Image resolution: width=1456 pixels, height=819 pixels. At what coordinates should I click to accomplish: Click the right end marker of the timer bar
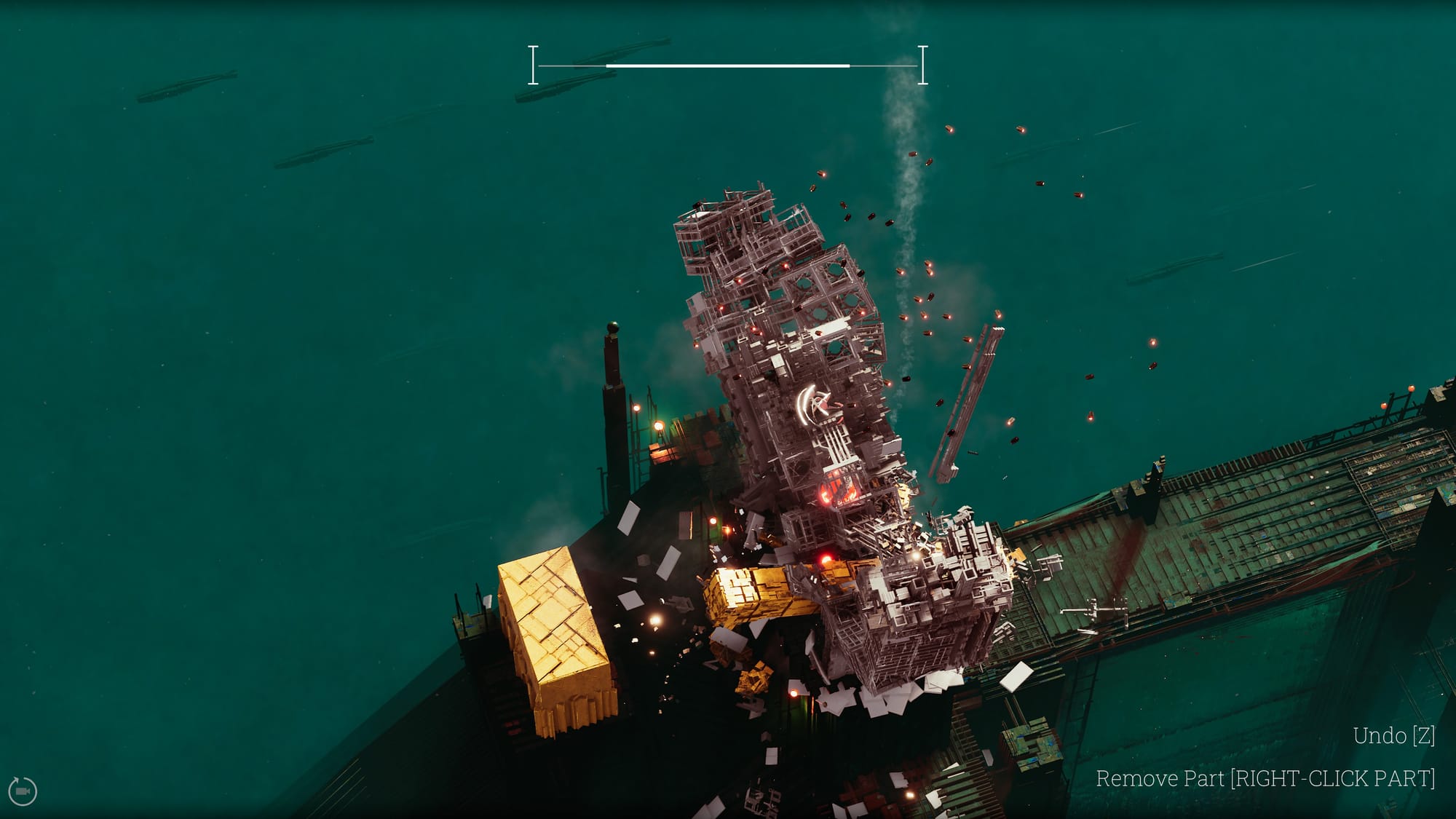click(923, 64)
